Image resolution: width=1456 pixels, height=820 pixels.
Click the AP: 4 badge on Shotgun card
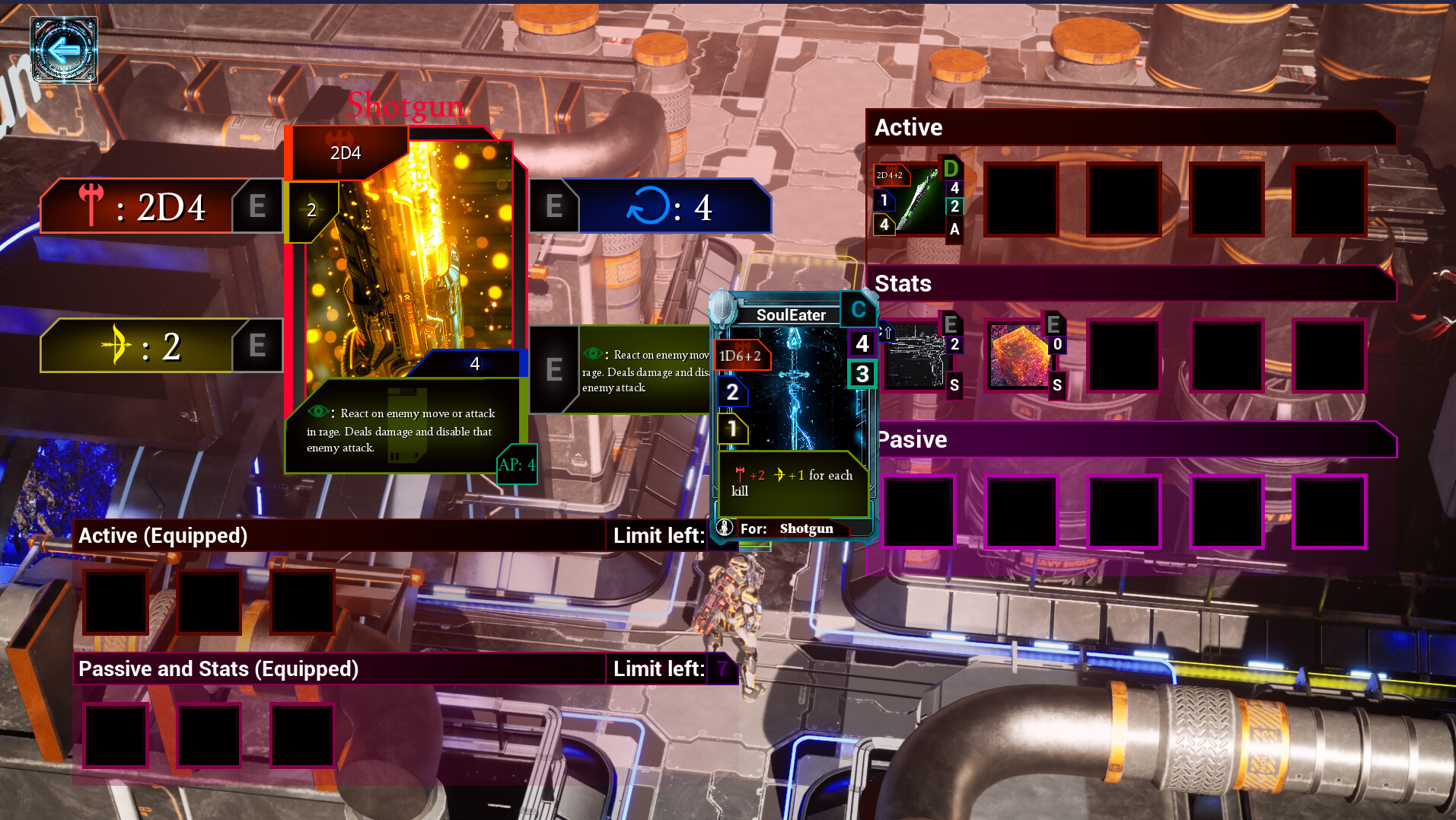pos(516,464)
